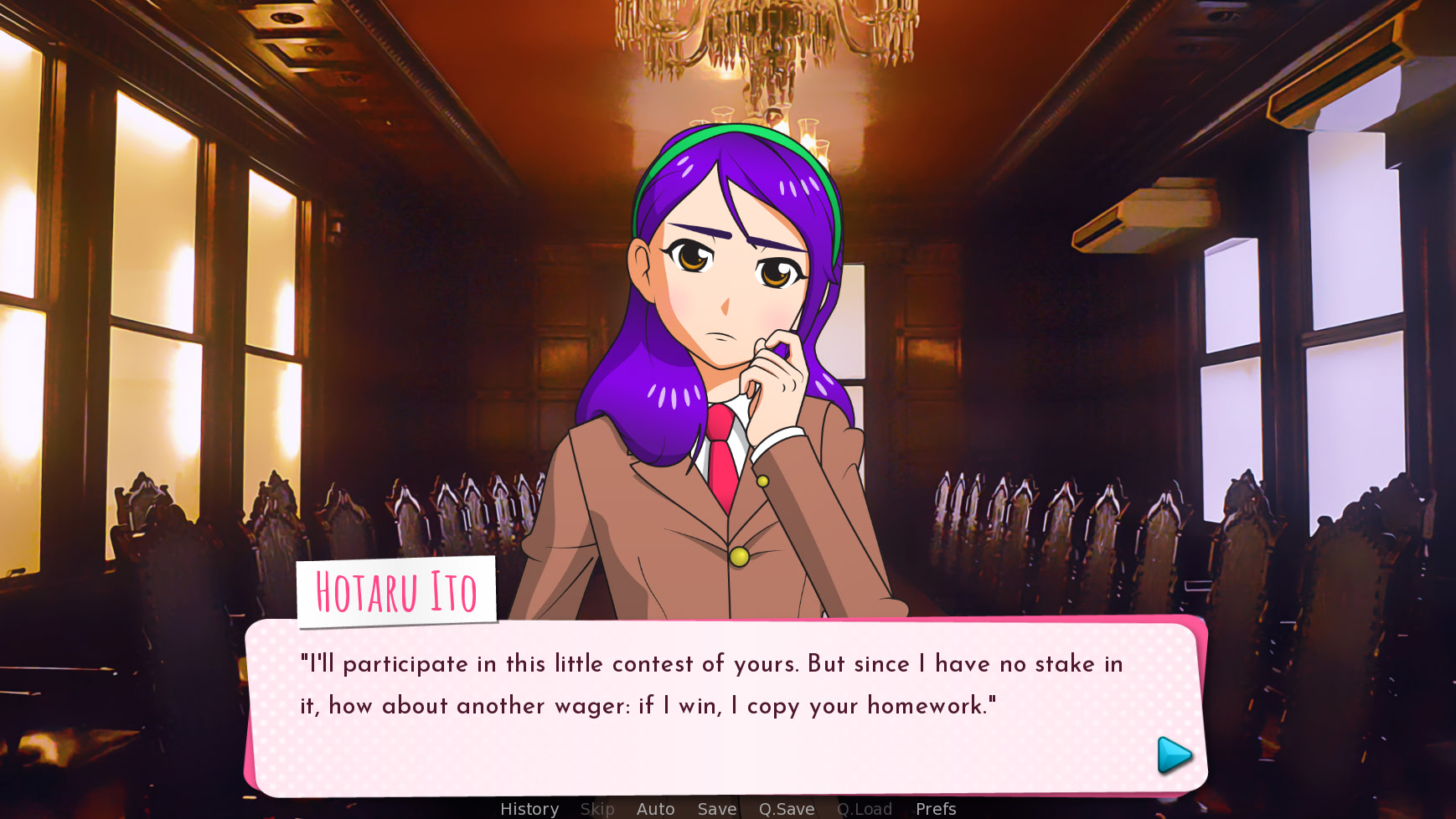Click Q.Save to quick save

786,807
